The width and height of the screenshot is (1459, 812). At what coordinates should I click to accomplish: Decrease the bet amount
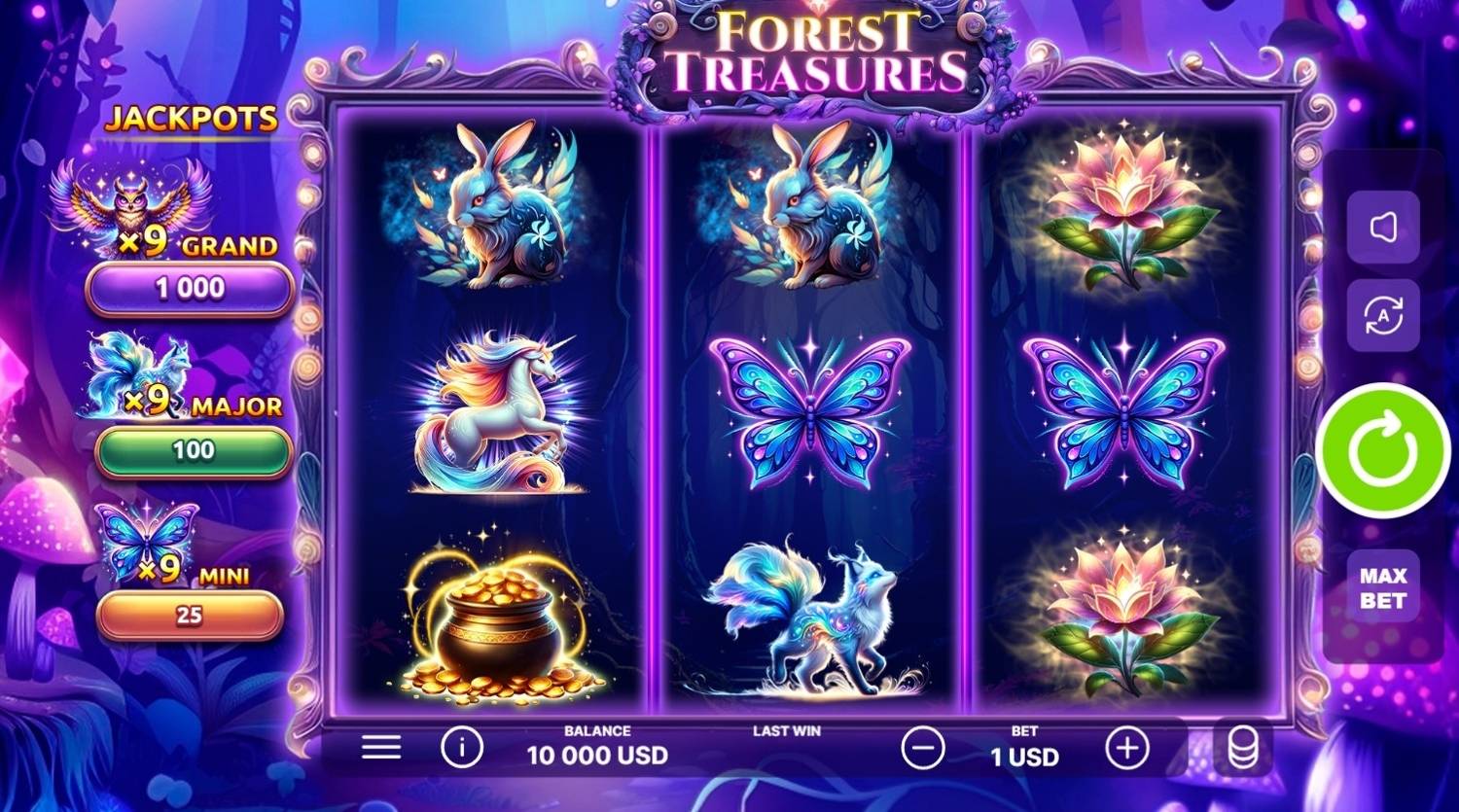(922, 747)
